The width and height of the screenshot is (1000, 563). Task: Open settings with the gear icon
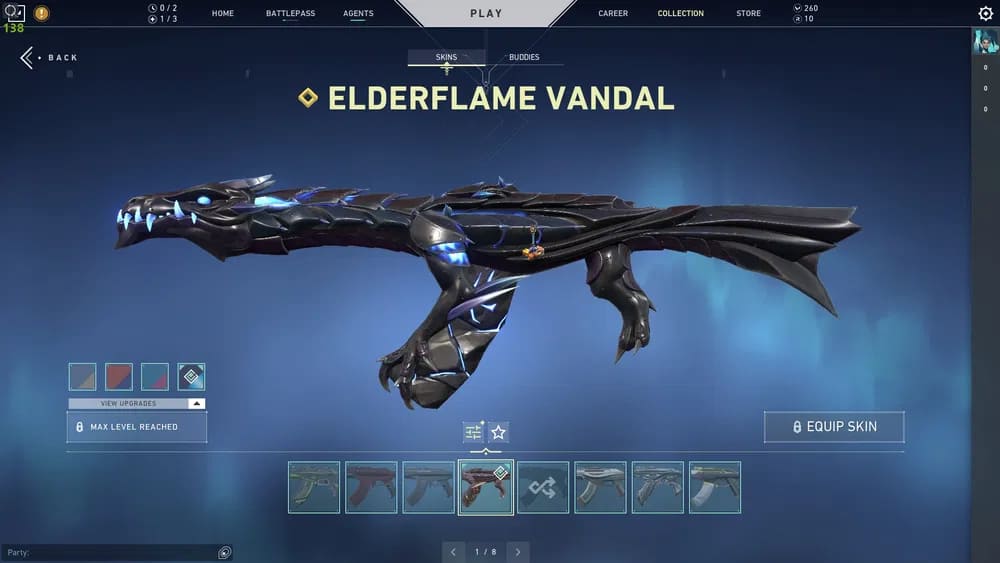coord(985,14)
